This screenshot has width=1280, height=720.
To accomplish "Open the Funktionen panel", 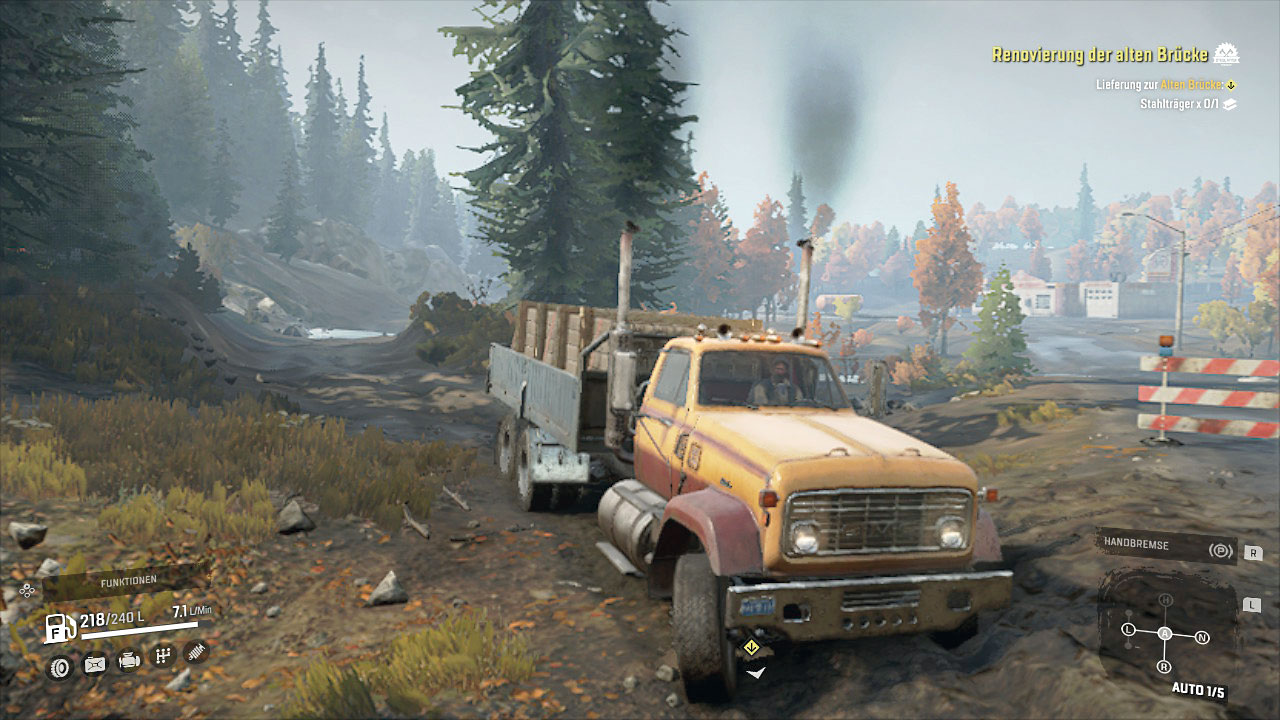I will tap(127, 581).
